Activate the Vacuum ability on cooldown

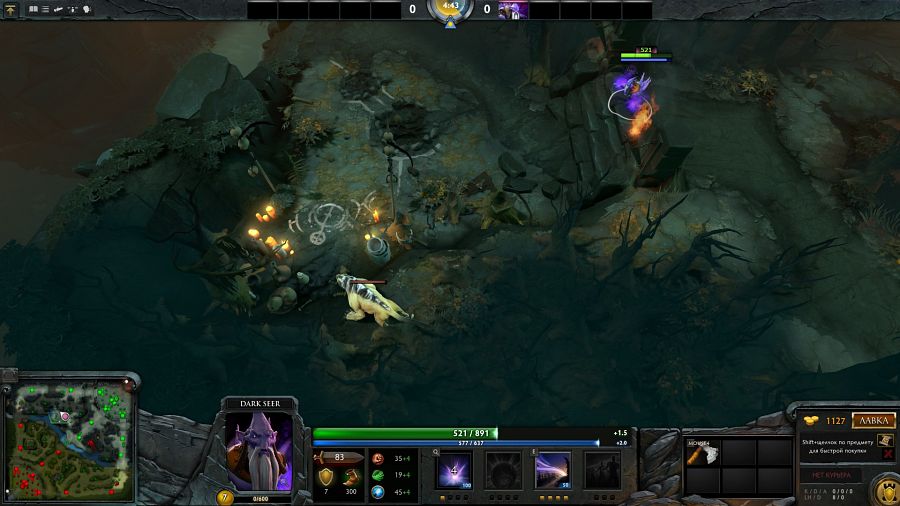[x=455, y=469]
